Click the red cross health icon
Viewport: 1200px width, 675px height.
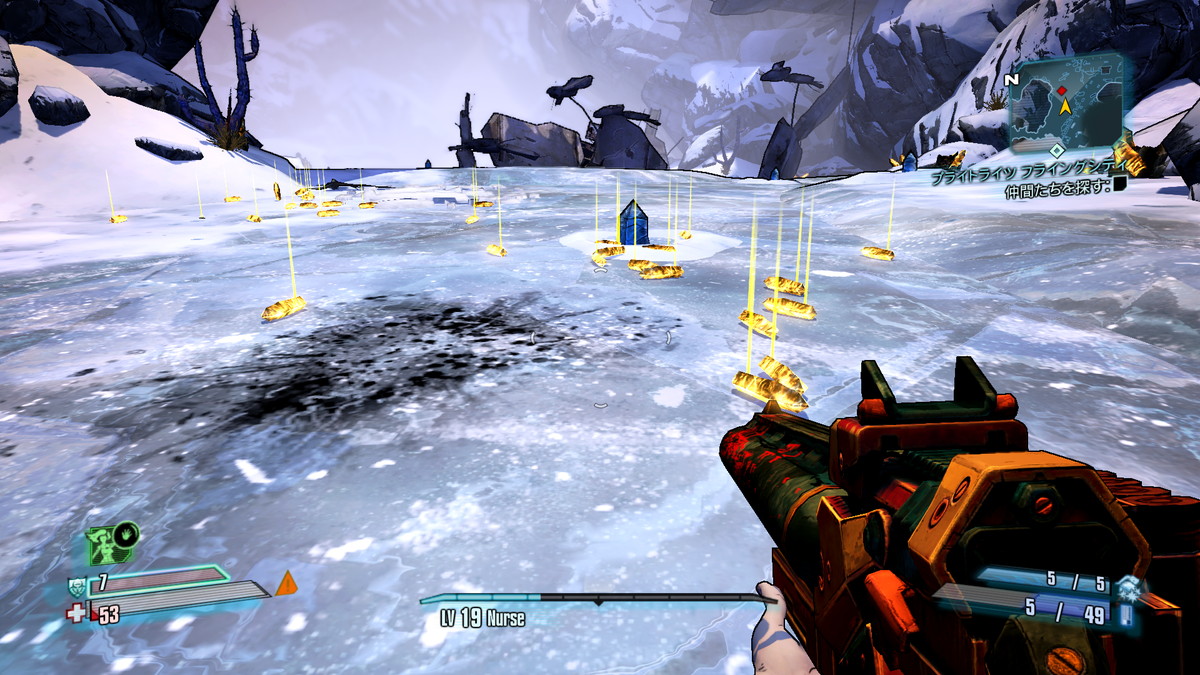(x=77, y=613)
